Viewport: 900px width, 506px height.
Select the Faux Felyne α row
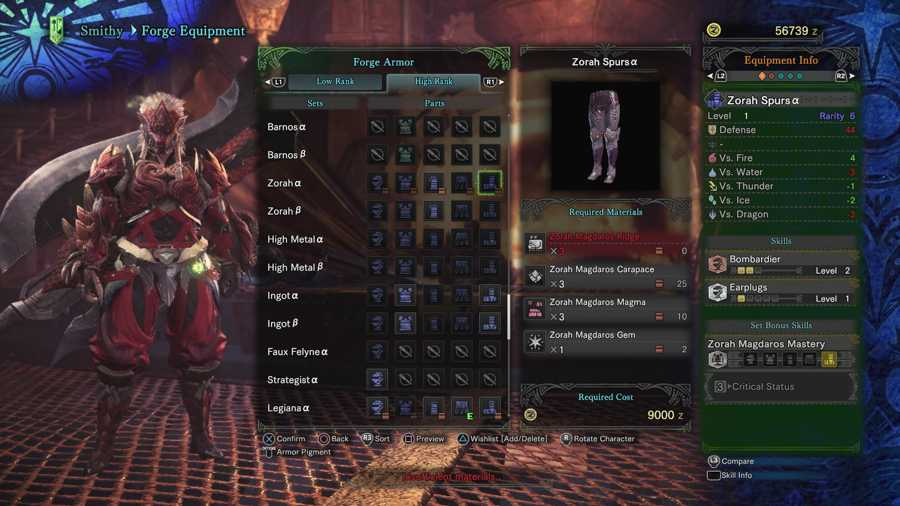(x=298, y=351)
